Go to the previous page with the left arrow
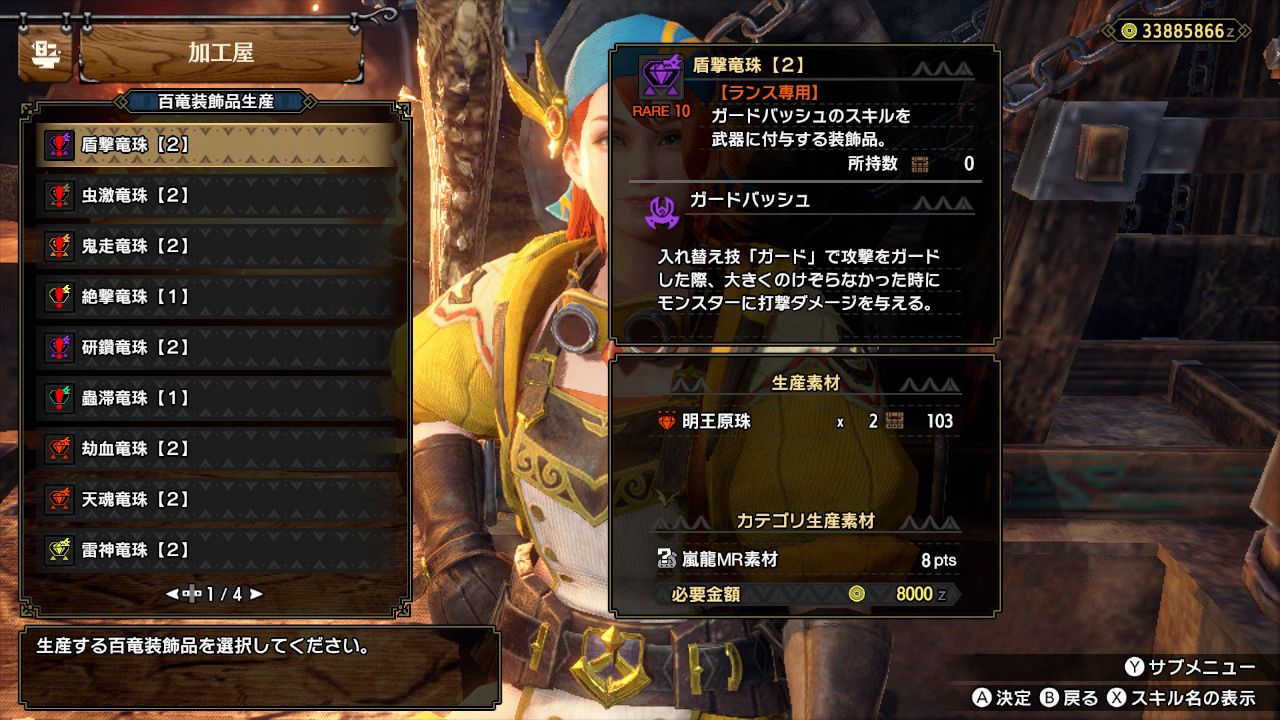Screen dimensions: 1280x720 point(172,594)
